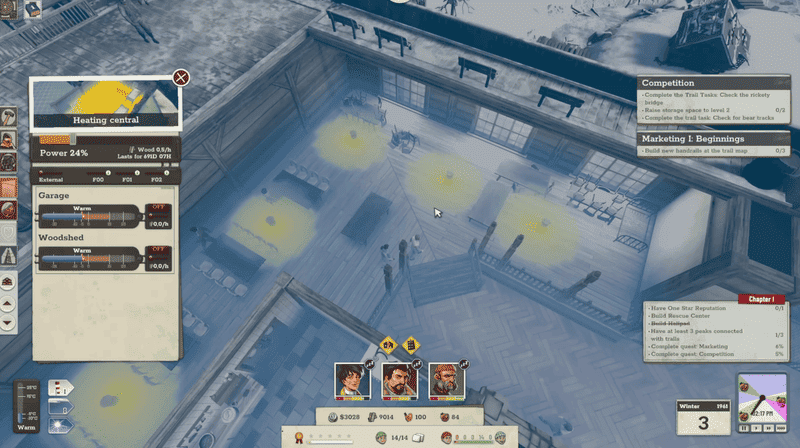Viewport: 800px width, 448px height.
Task: Select the dark-haired ranger portrait
Action: (351, 378)
